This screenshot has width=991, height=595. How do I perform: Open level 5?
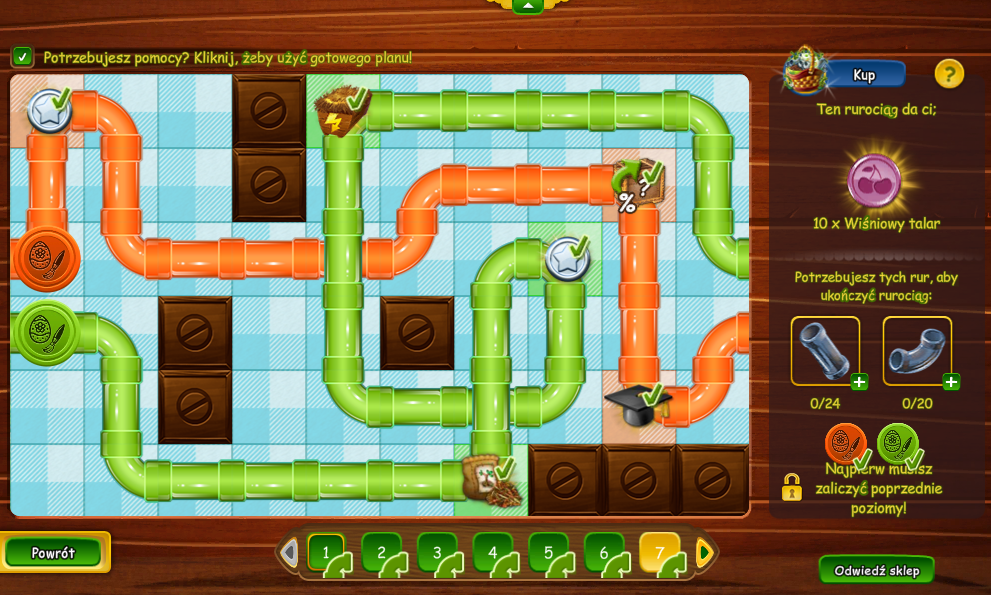point(548,552)
